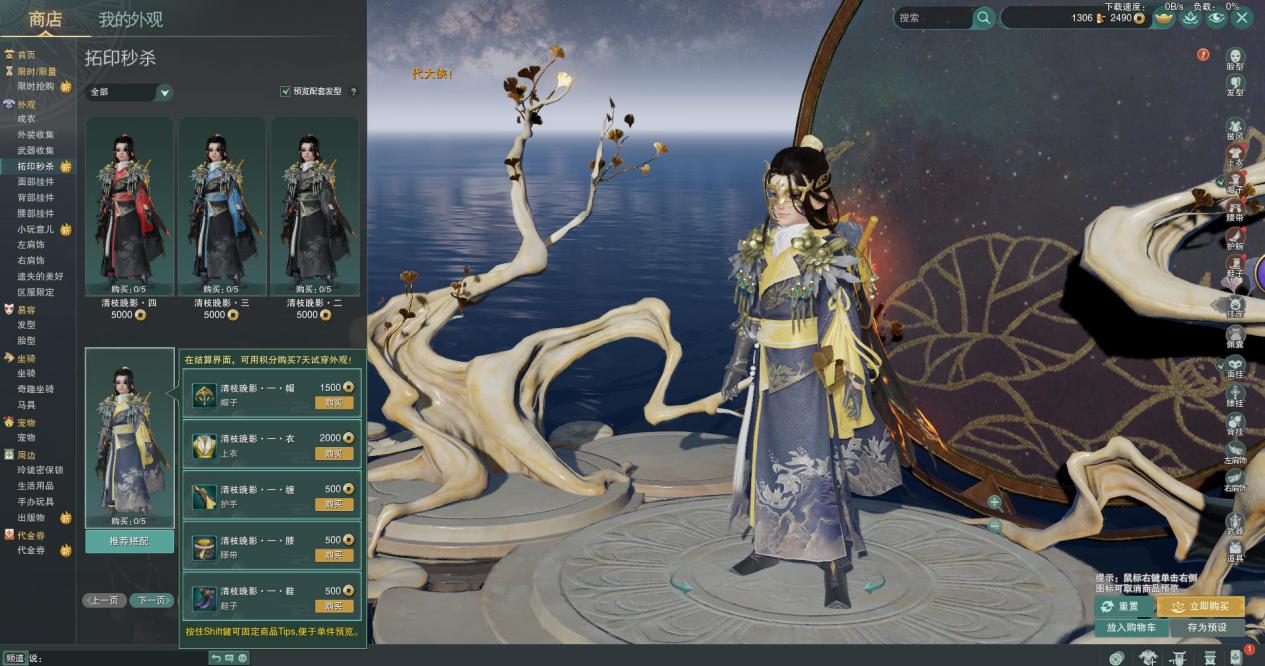Open the 全部 filter dropdown
Image resolution: width=1265 pixels, height=666 pixels.
coord(129,92)
